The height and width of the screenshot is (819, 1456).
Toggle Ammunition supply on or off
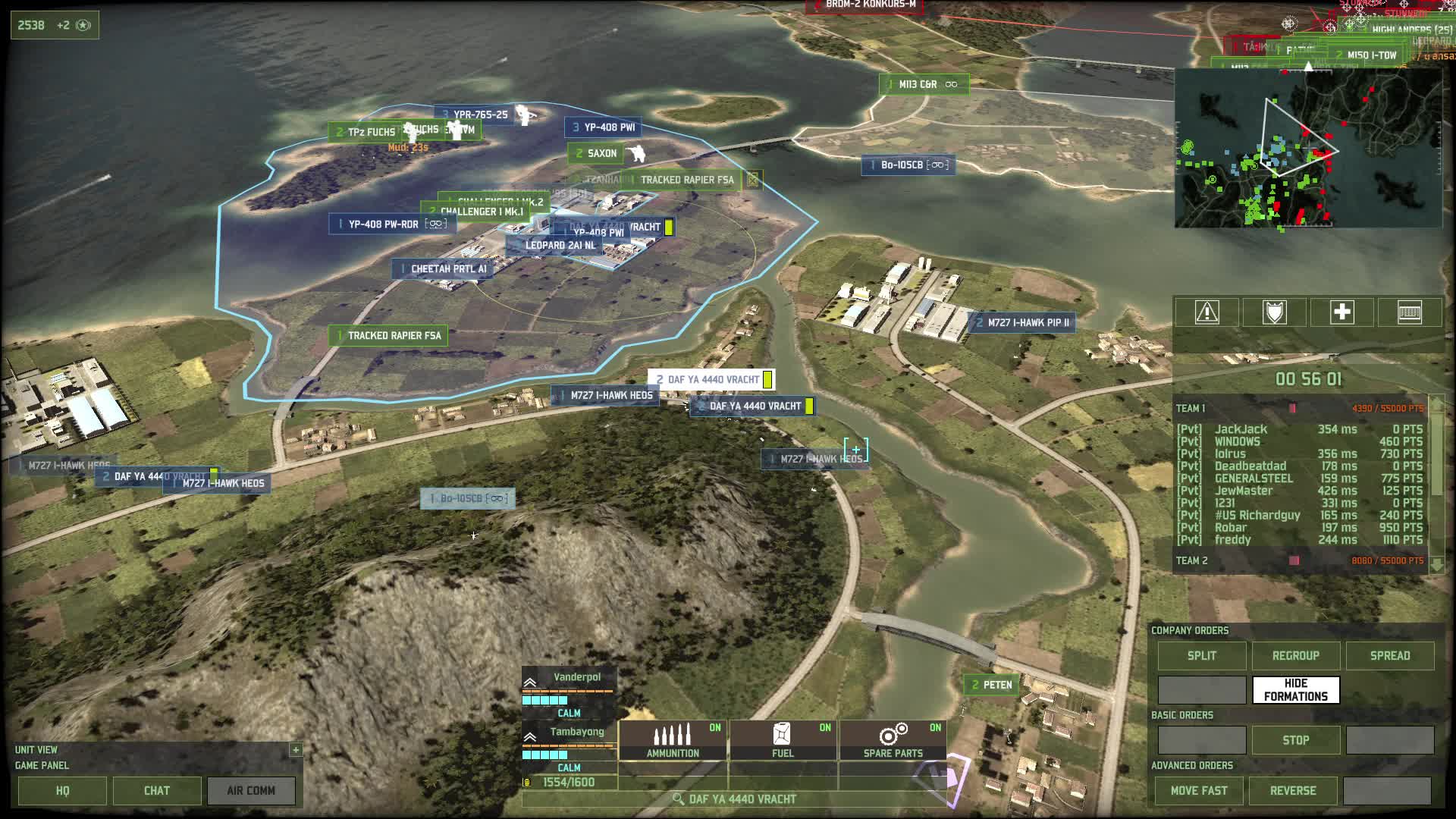pyautogui.click(x=673, y=740)
